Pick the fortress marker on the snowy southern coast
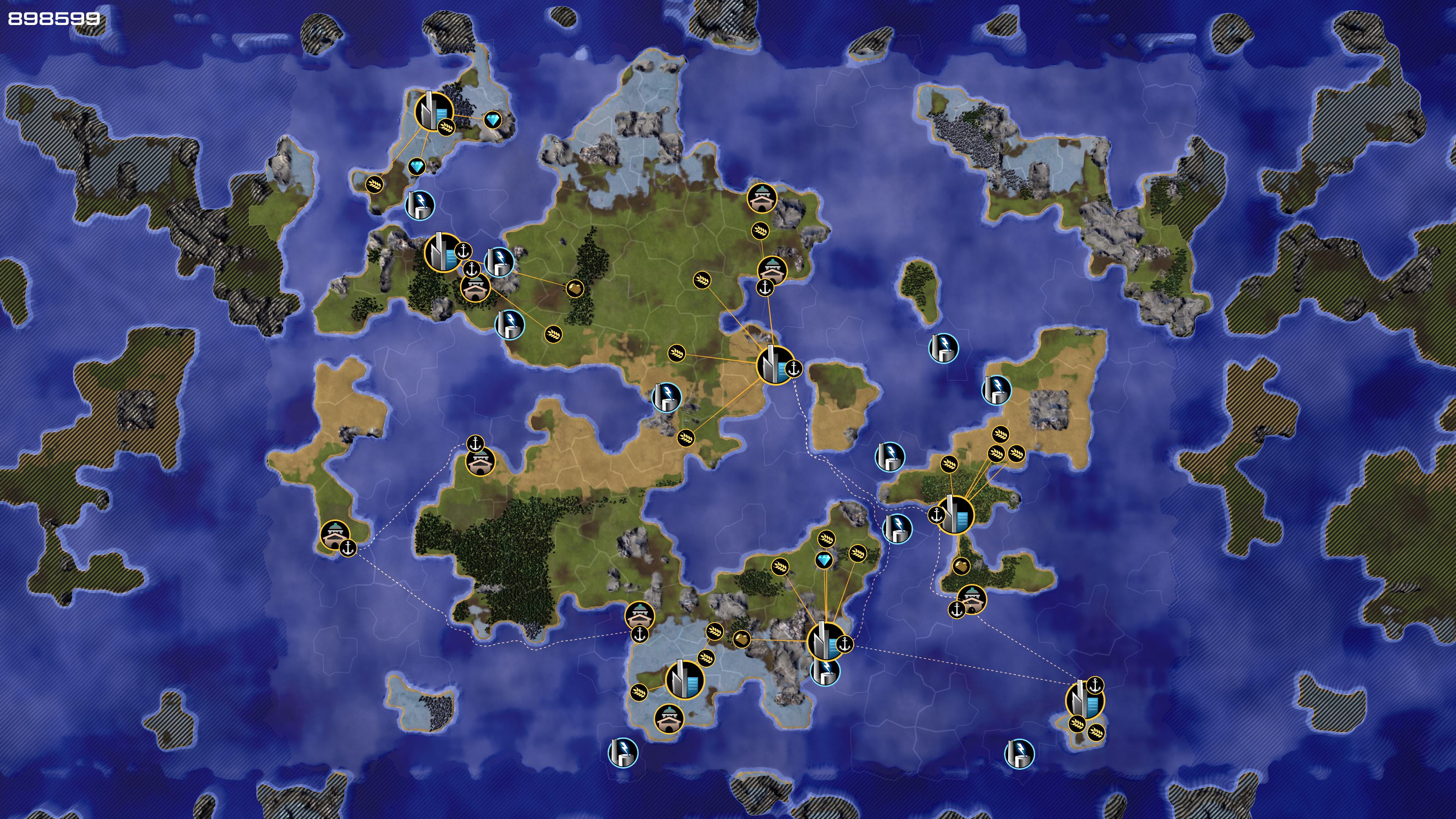Viewport: 1456px width, 819px height. click(x=668, y=718)
